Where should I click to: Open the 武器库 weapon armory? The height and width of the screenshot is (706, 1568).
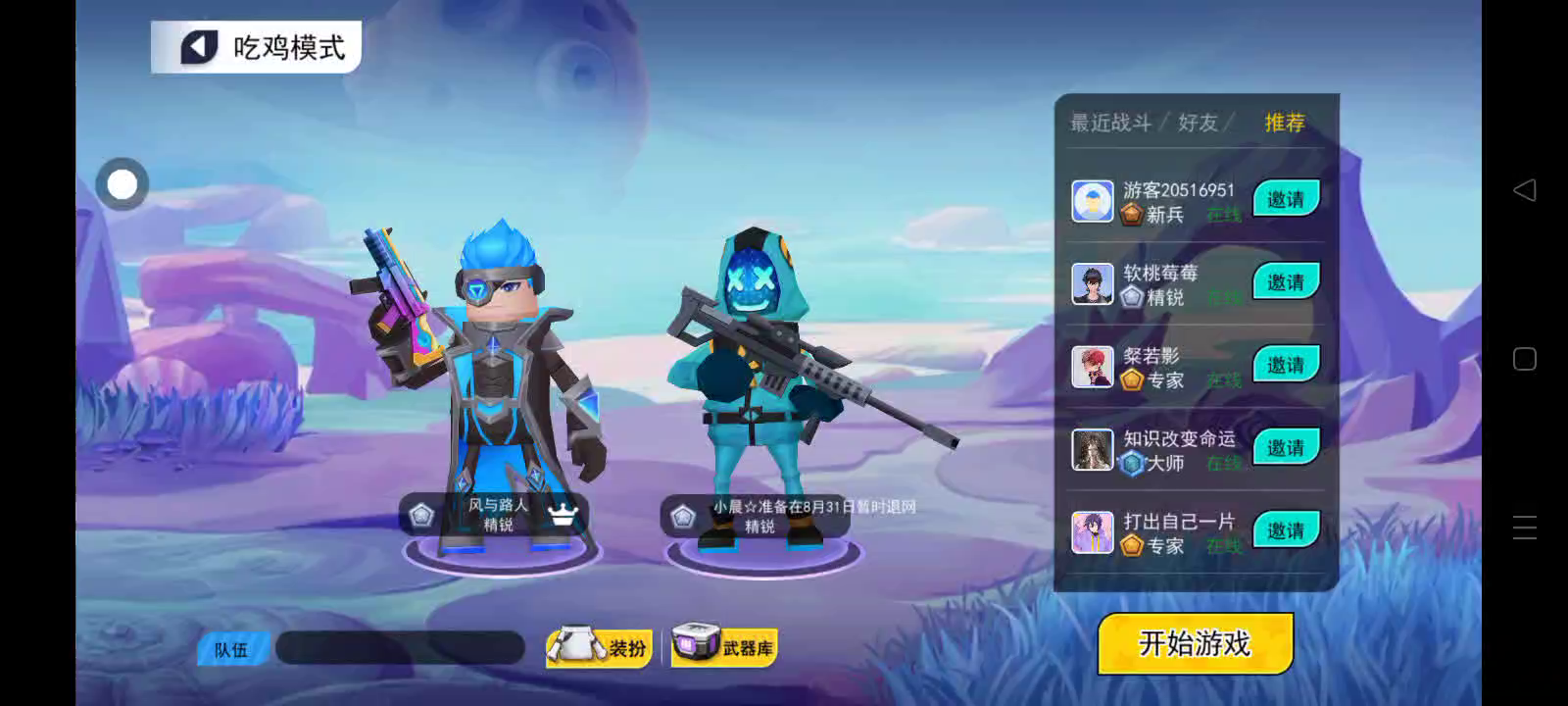click(724, 647)
